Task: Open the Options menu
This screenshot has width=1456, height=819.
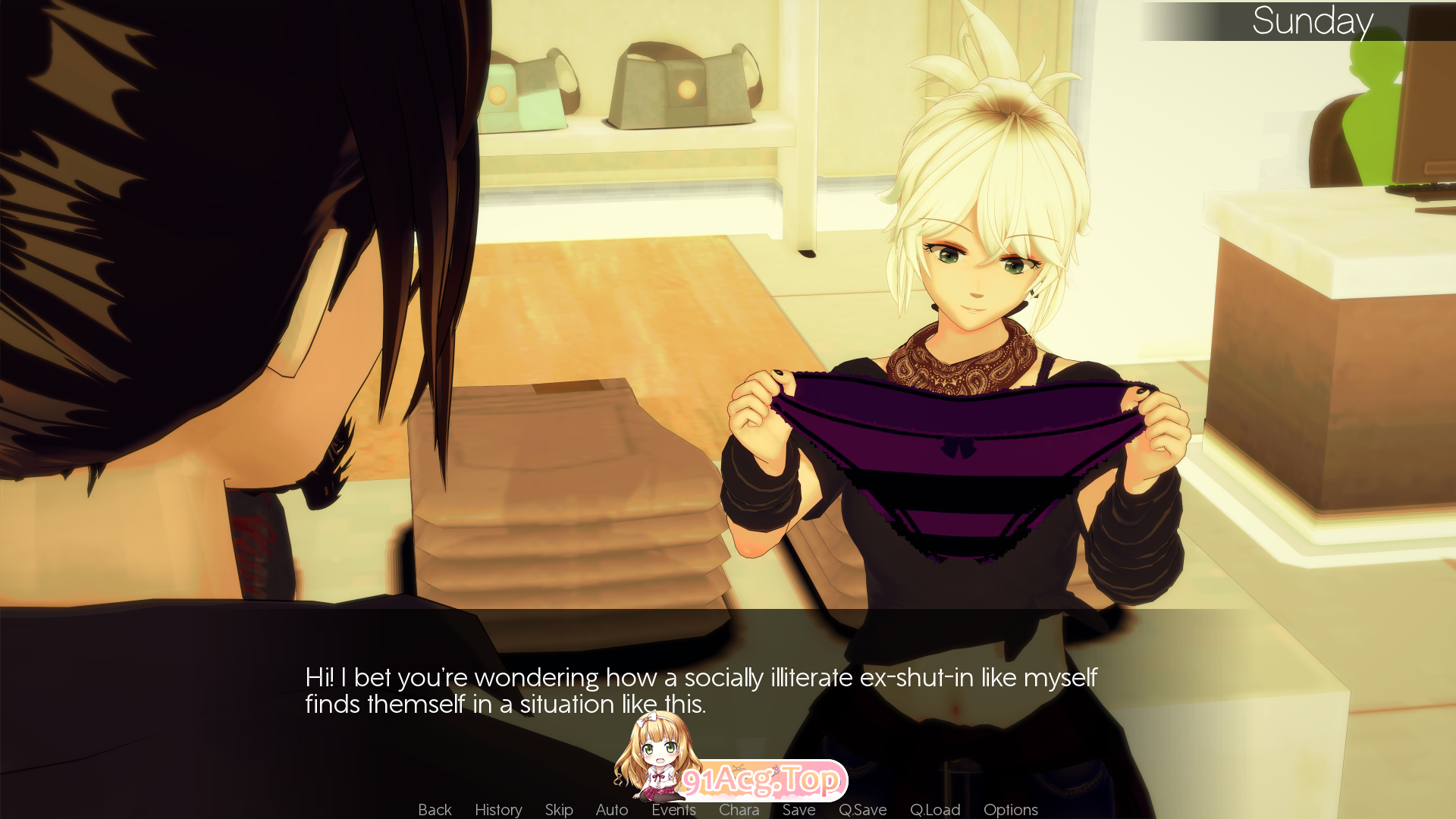Action: click(1010, 809)
